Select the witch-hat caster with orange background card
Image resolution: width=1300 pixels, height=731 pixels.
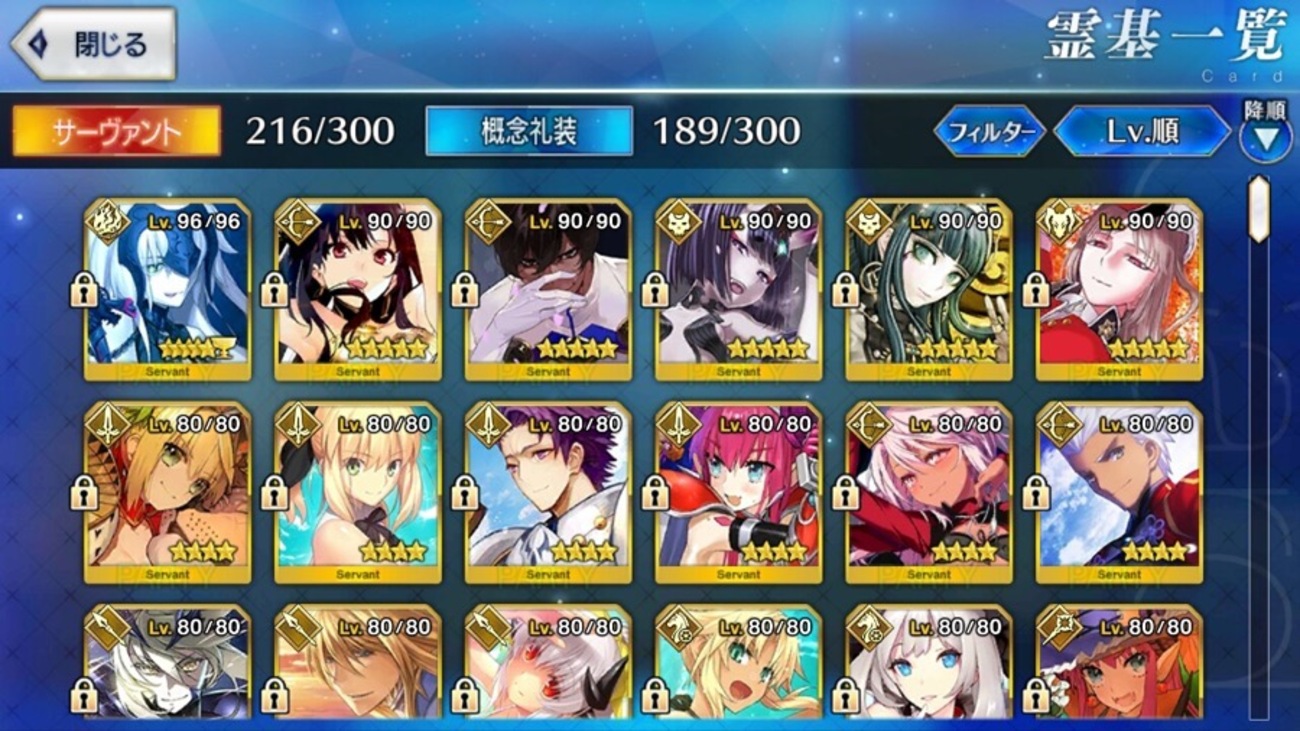(1119, 665)
